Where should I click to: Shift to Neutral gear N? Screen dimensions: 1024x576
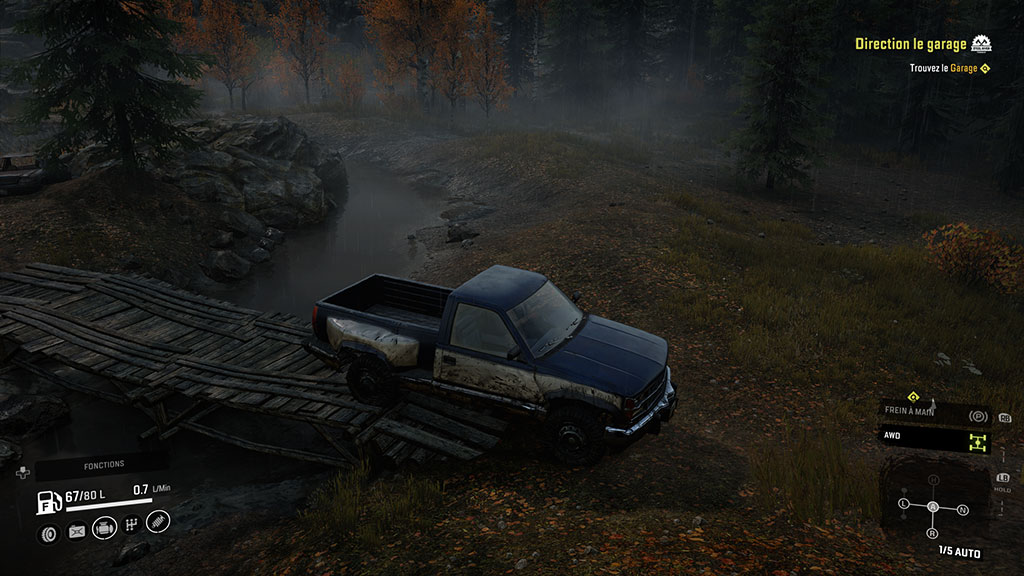tap(962, 509)
